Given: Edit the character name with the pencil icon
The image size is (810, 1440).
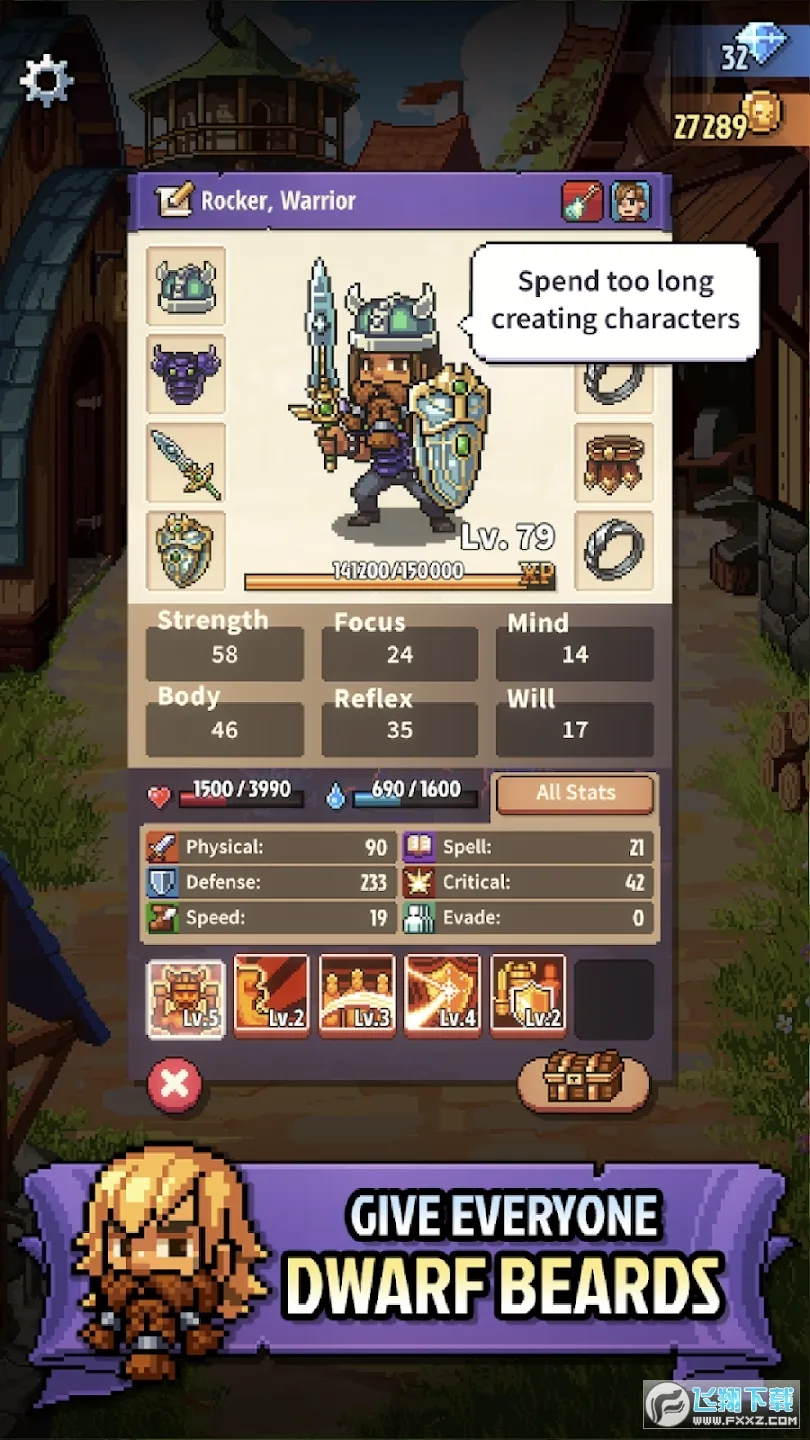Looking at the screenshot, I should 172,201.
